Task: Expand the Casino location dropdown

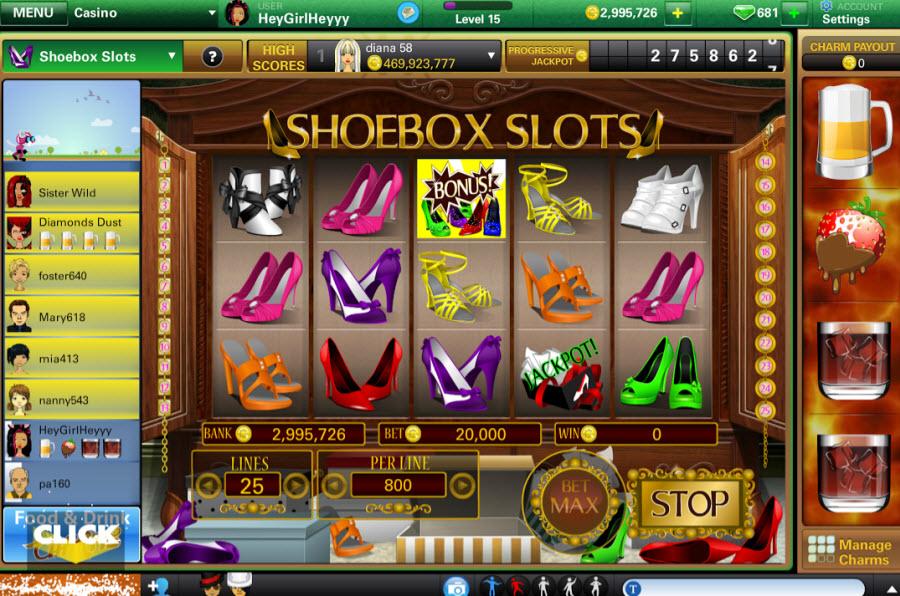Action: coord(211,14)
